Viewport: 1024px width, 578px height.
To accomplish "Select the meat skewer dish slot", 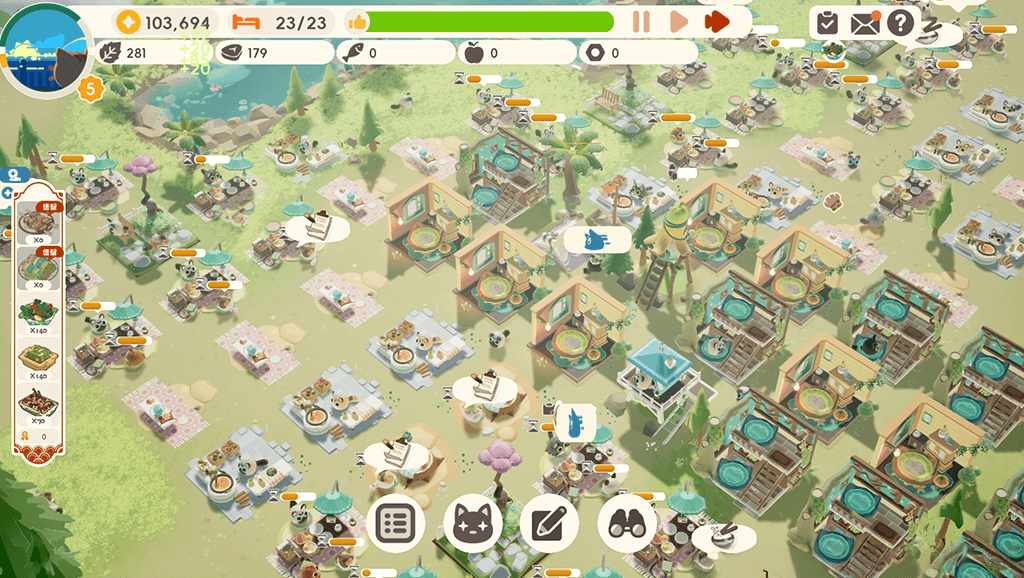I will [x=37, y=222].
